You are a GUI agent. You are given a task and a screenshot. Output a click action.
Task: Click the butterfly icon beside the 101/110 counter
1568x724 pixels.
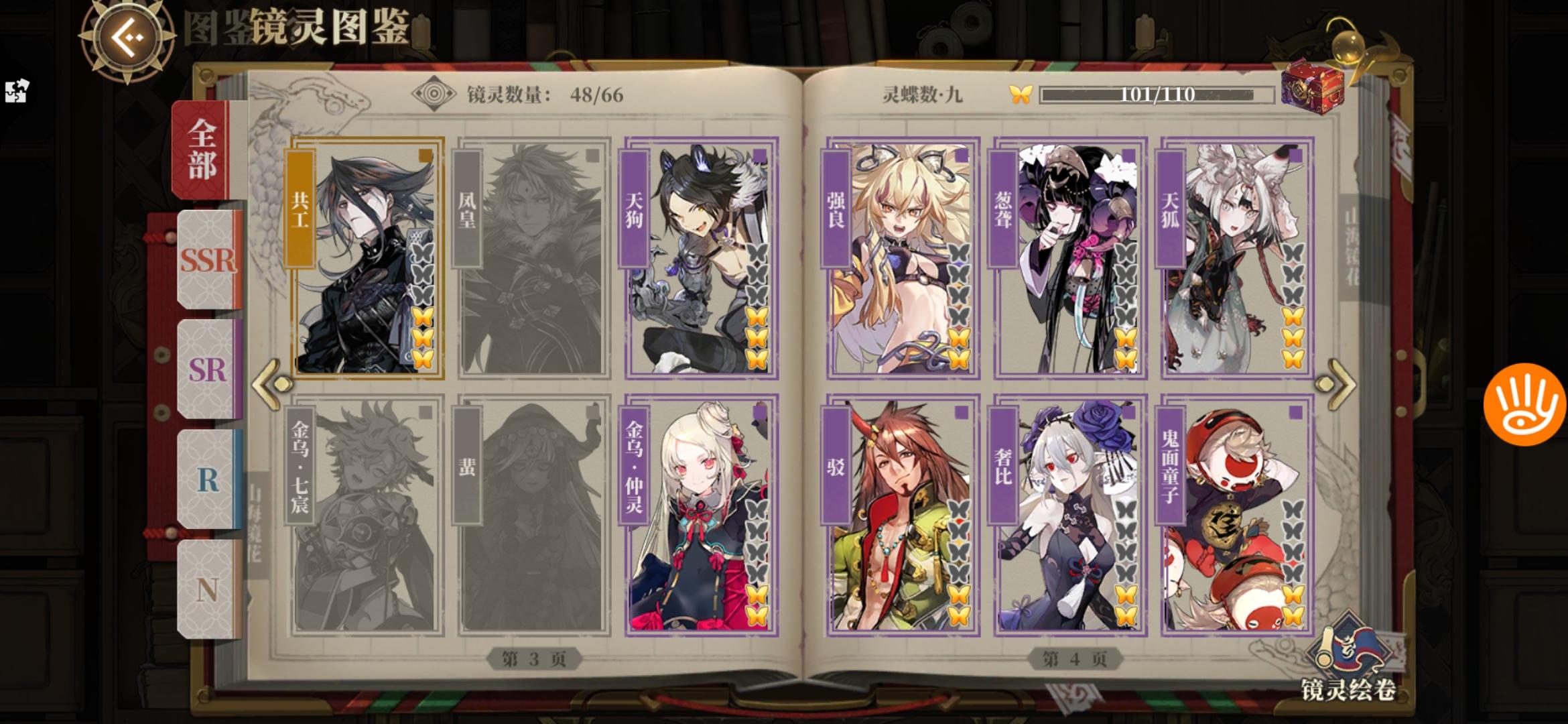point(1021,95)
